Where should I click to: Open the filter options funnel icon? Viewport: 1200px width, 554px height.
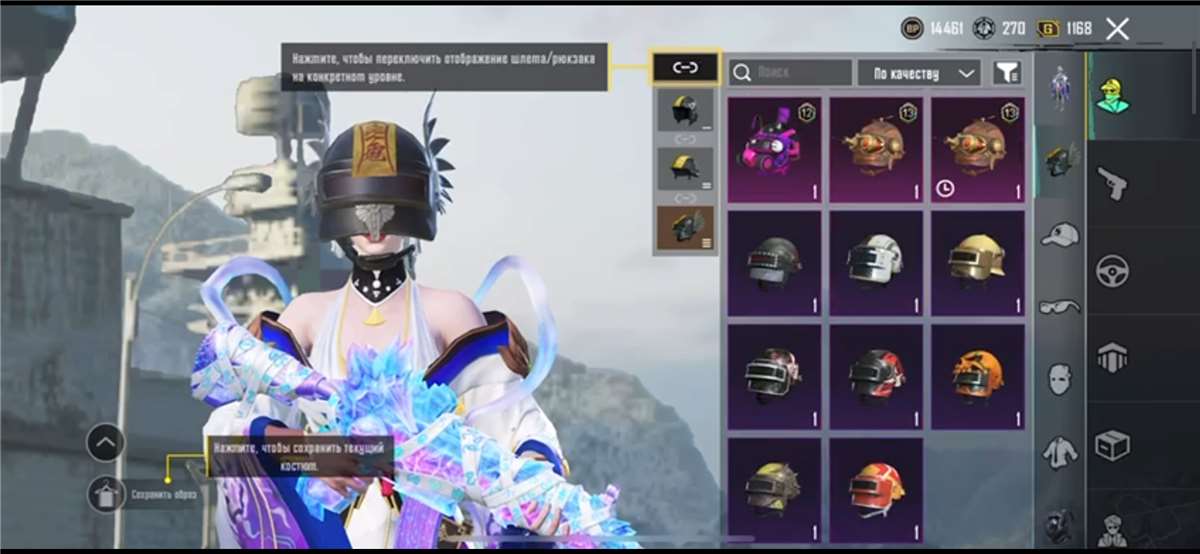pos(1007,72)
